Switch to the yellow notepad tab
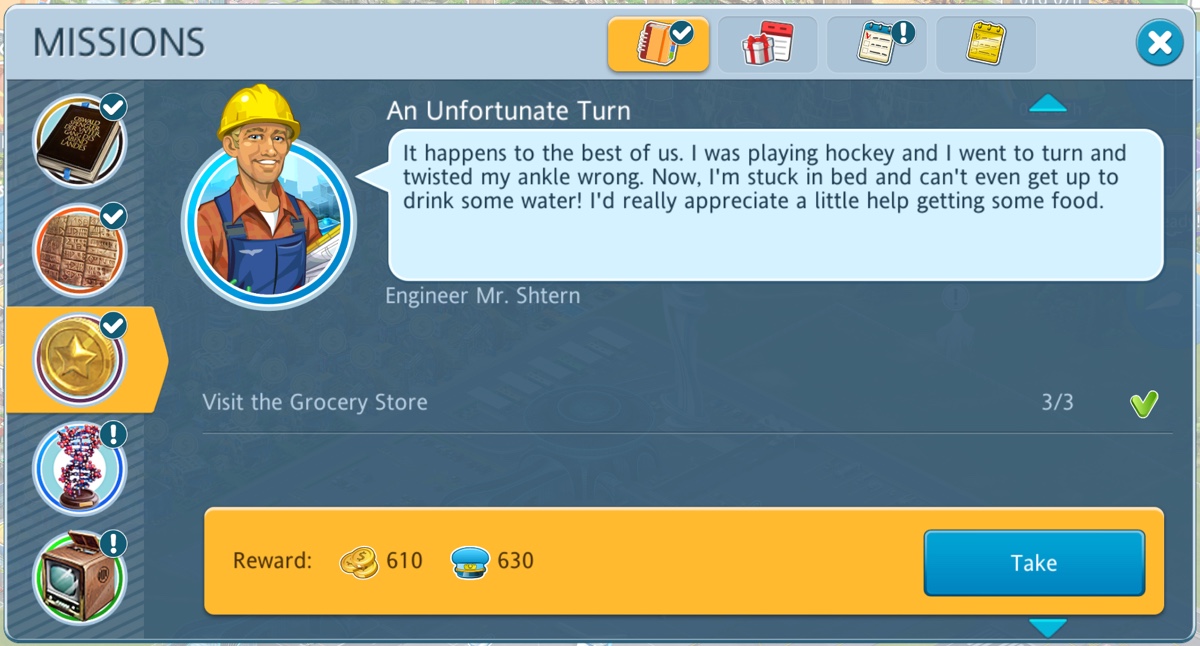Image resolution: width=1200 pixels, height=646 pixels. [x=986, y=44]
